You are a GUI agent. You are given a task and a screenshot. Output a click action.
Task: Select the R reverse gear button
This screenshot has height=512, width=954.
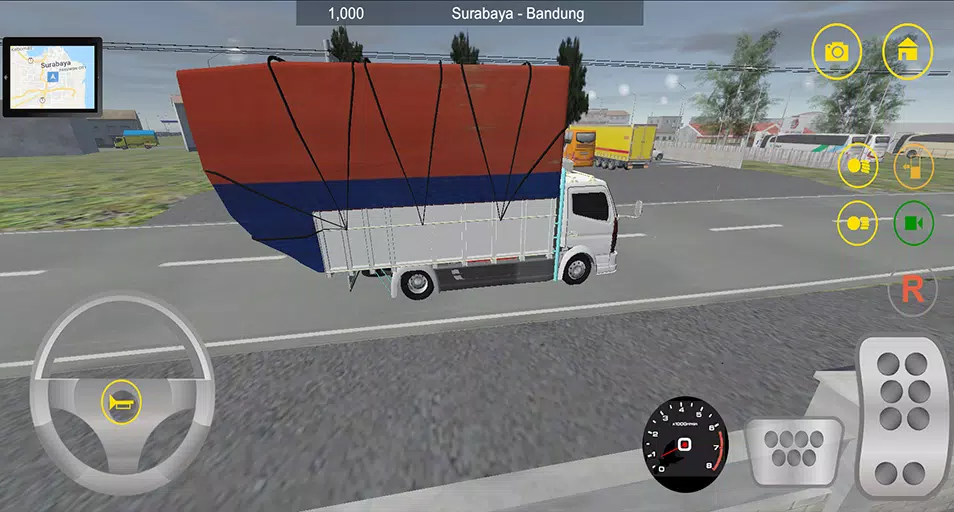pos(912,290)
